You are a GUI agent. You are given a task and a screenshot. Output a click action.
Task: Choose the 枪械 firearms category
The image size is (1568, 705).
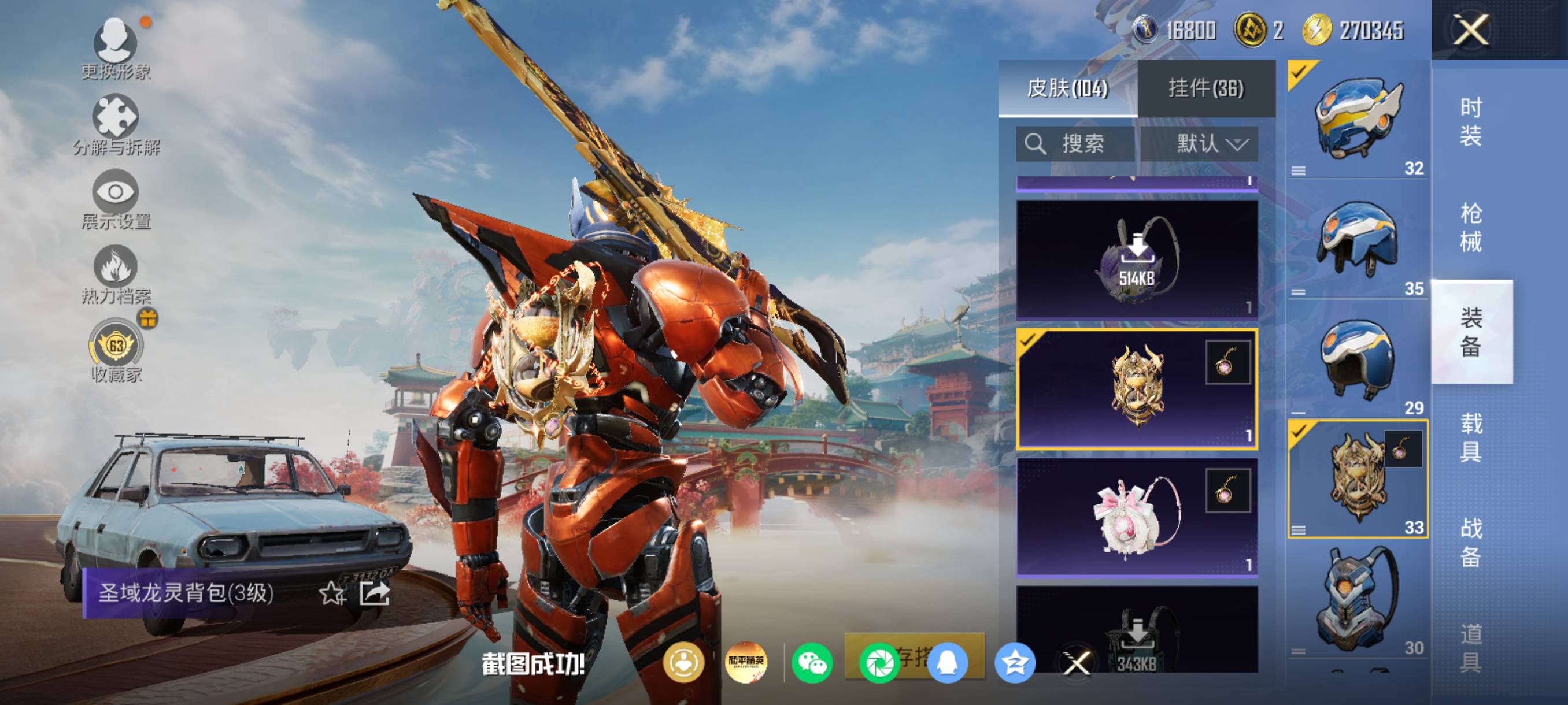click(1471, 228)
